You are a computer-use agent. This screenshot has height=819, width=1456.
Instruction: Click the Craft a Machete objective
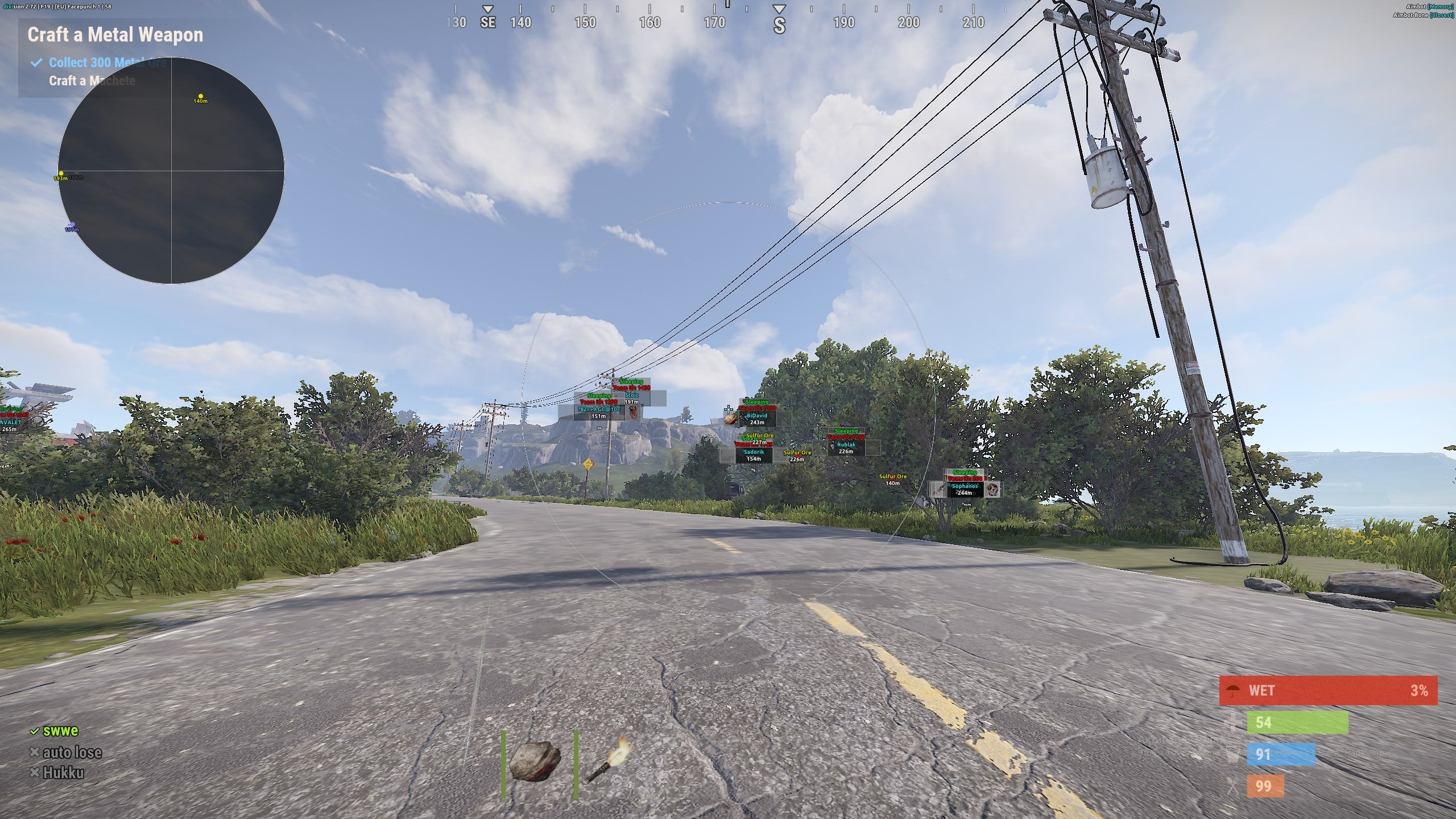point(92,81)
